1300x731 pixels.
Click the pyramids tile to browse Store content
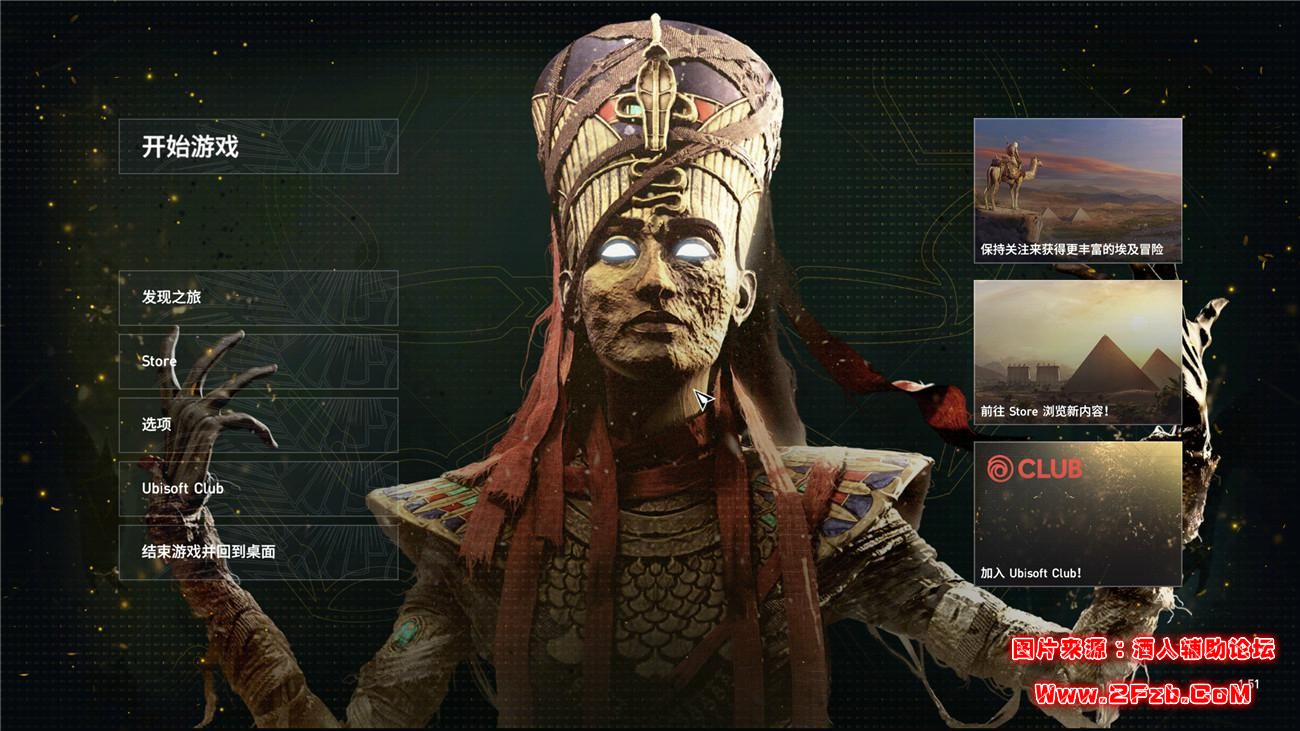tap(1077, 352)
